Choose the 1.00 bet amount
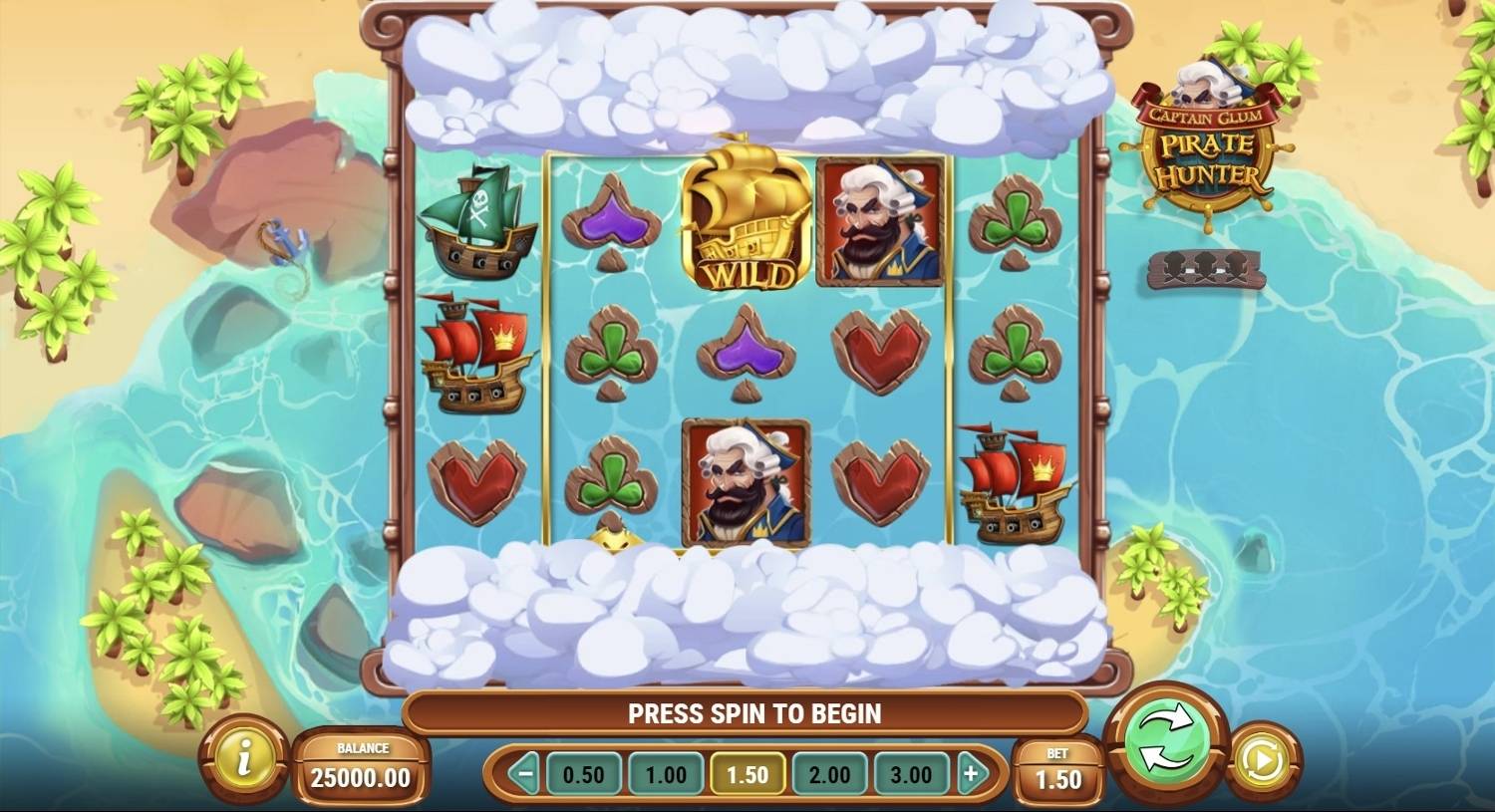 click(665, 774)
